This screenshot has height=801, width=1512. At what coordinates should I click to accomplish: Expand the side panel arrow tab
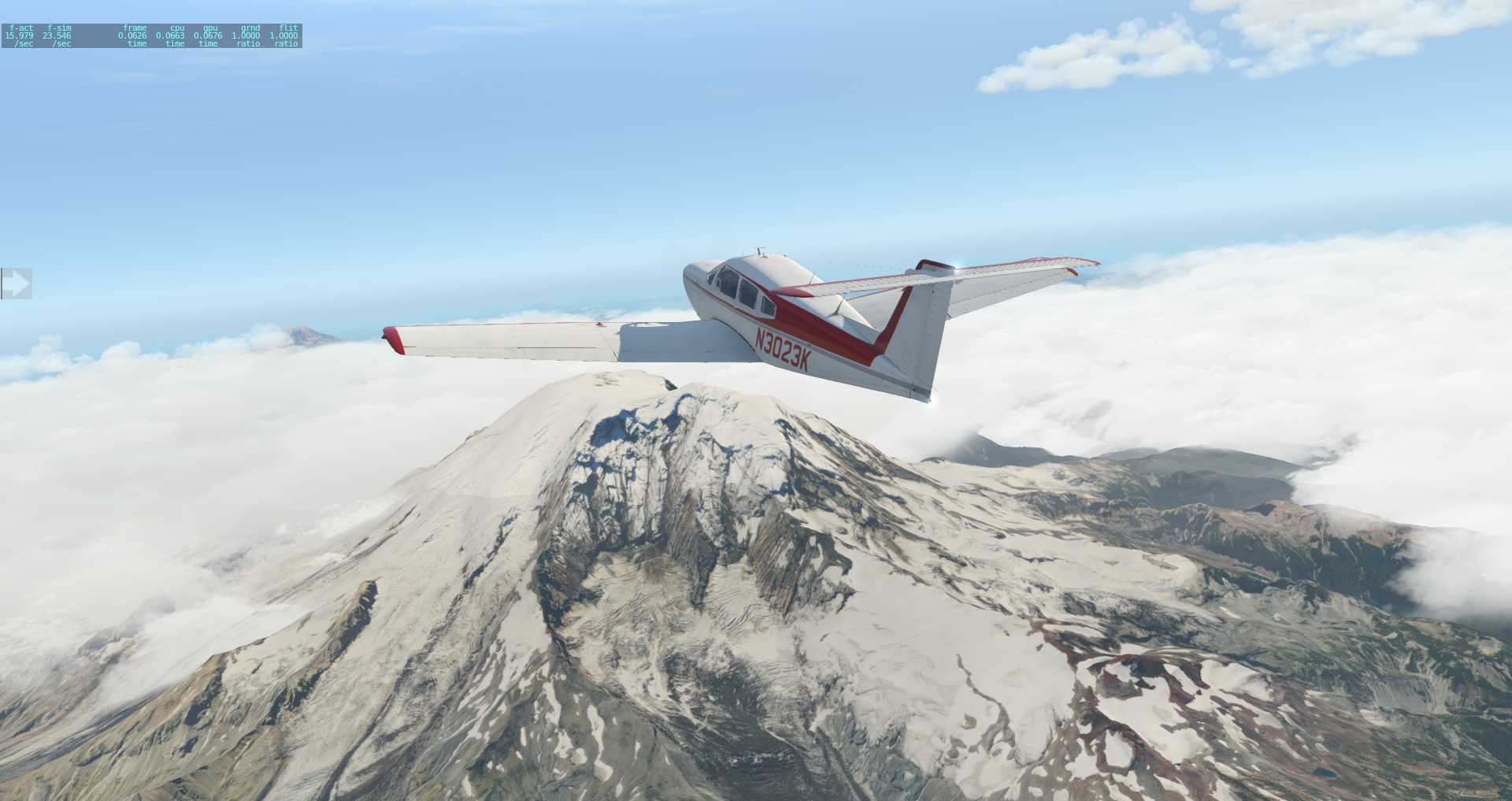(16, 284)
